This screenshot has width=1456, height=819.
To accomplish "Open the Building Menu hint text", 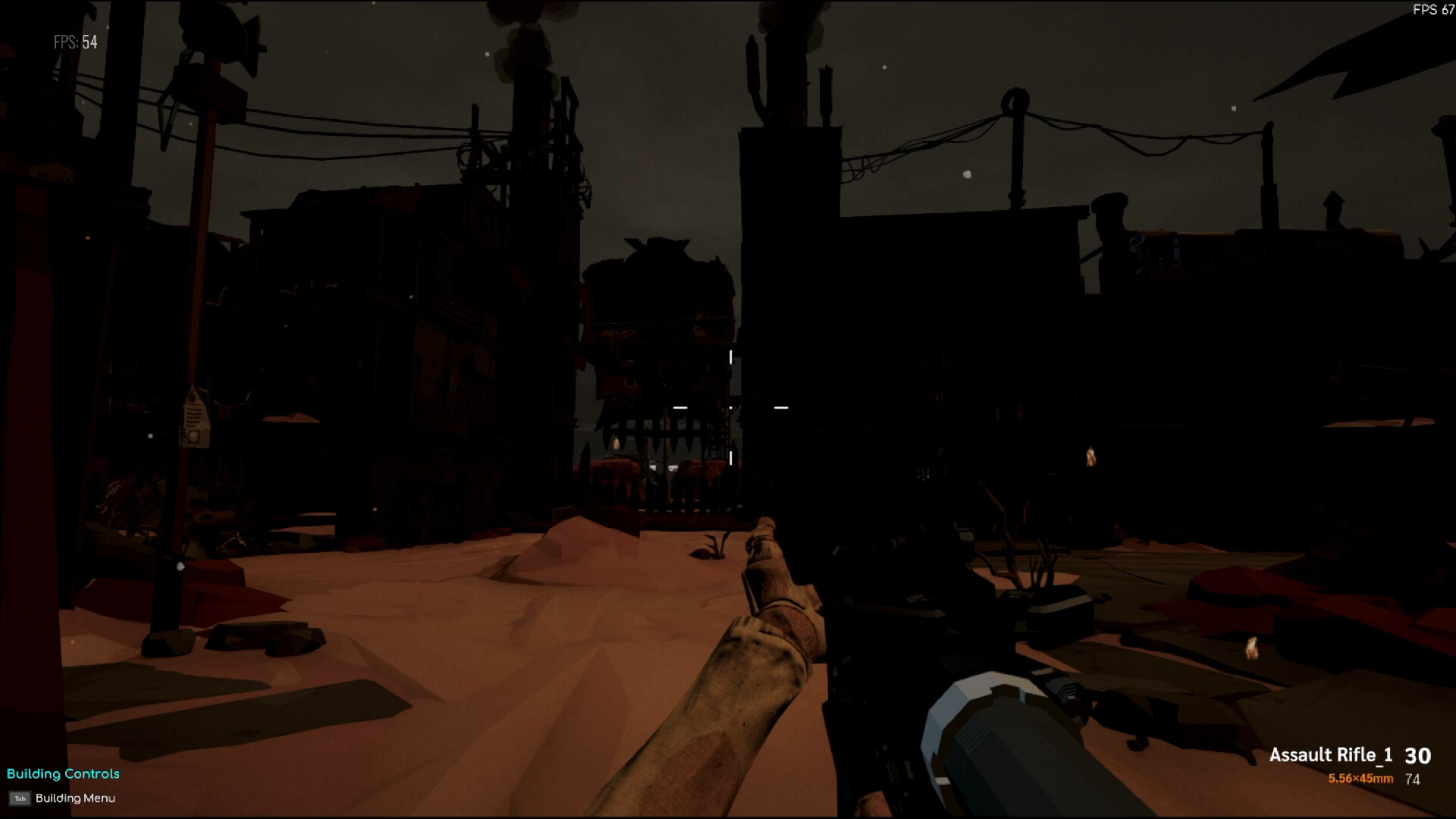I will click(76, 799).
